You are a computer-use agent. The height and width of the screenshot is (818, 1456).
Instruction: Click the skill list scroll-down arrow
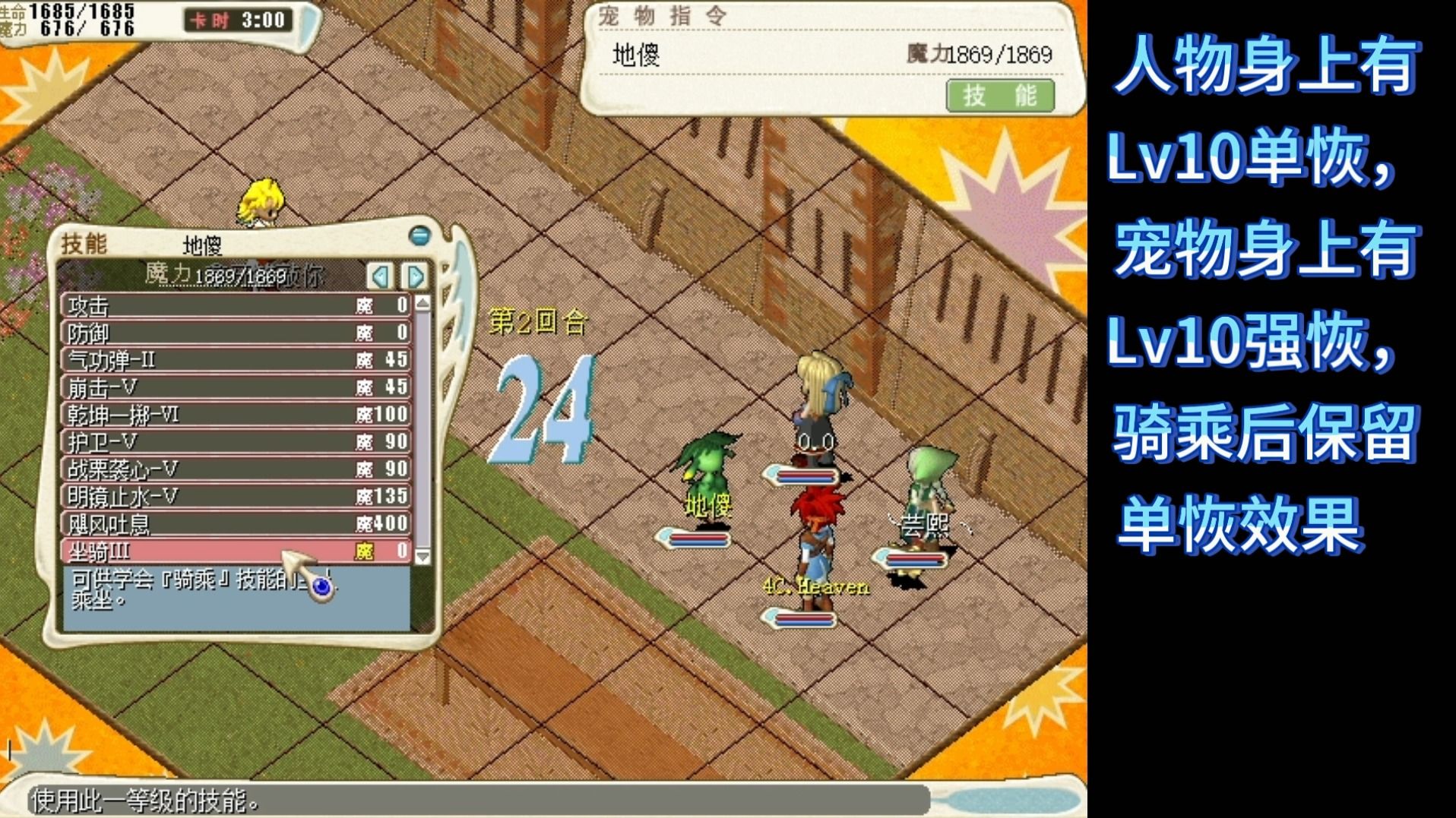point(423,557)
